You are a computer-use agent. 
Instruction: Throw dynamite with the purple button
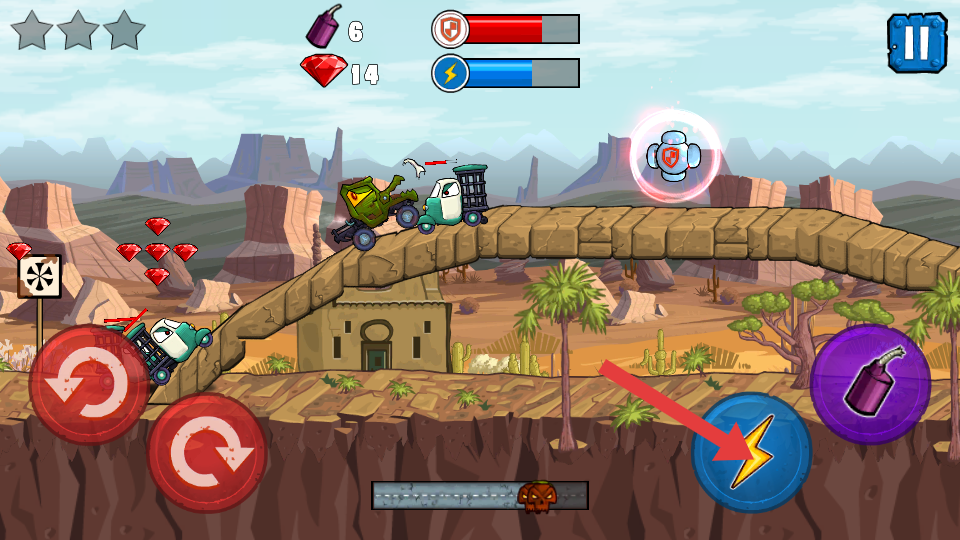coord(870,383)
